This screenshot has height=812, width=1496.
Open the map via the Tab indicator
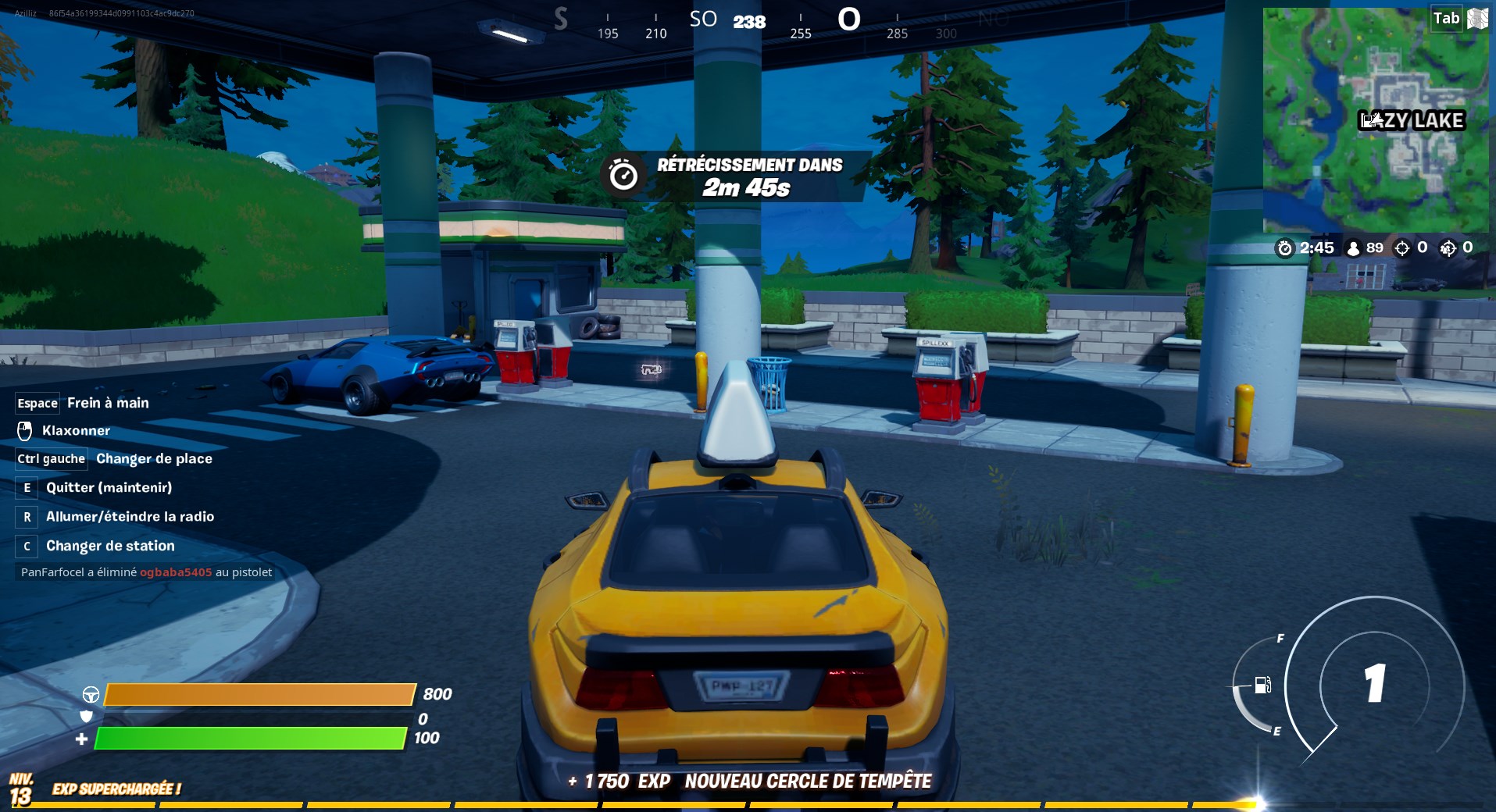coord(1446,17)
